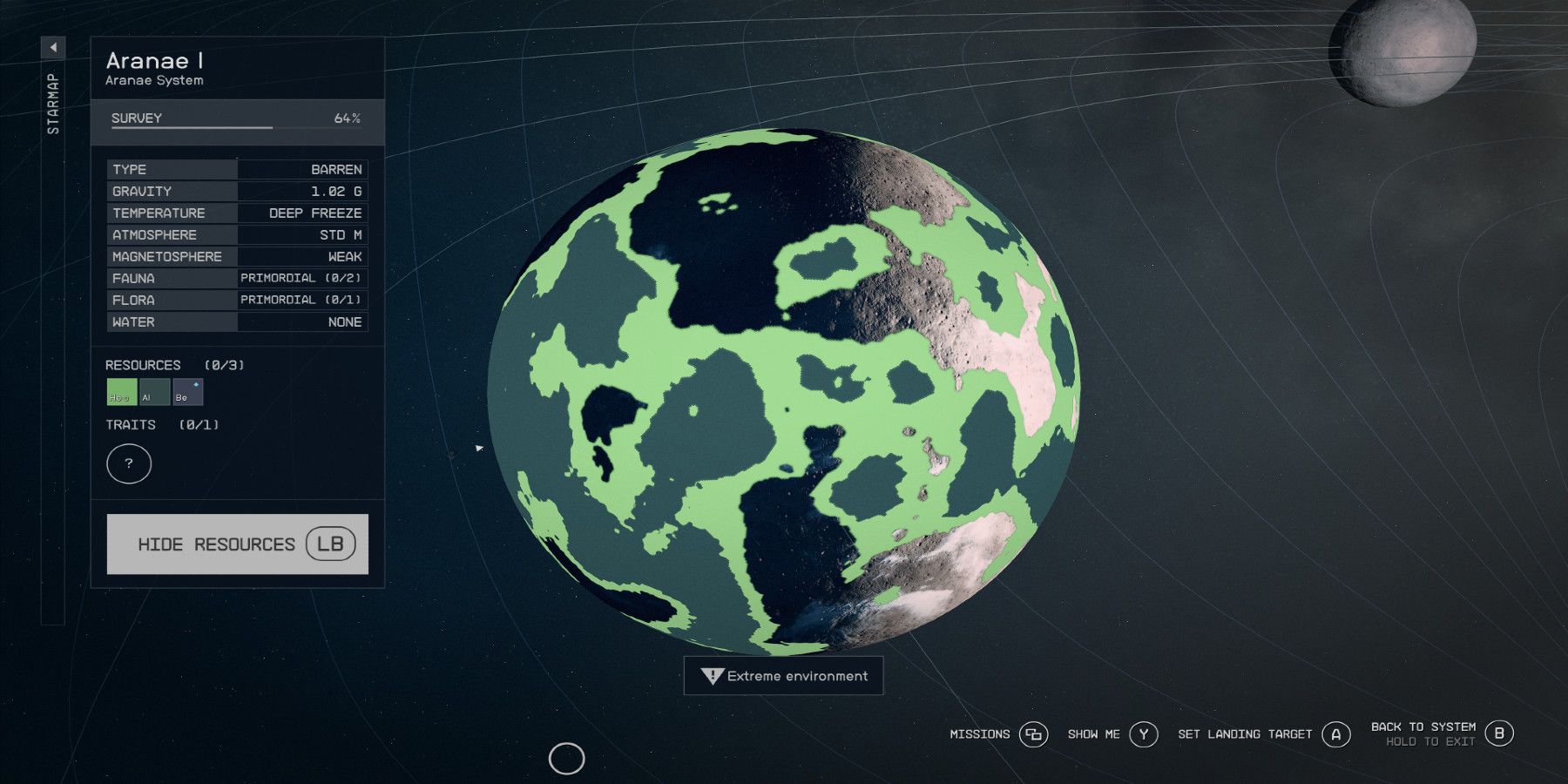Viewport: 1568px width, 784px height.
Task: Click the Show Me Y button icon
Action: pos(1144,734)
